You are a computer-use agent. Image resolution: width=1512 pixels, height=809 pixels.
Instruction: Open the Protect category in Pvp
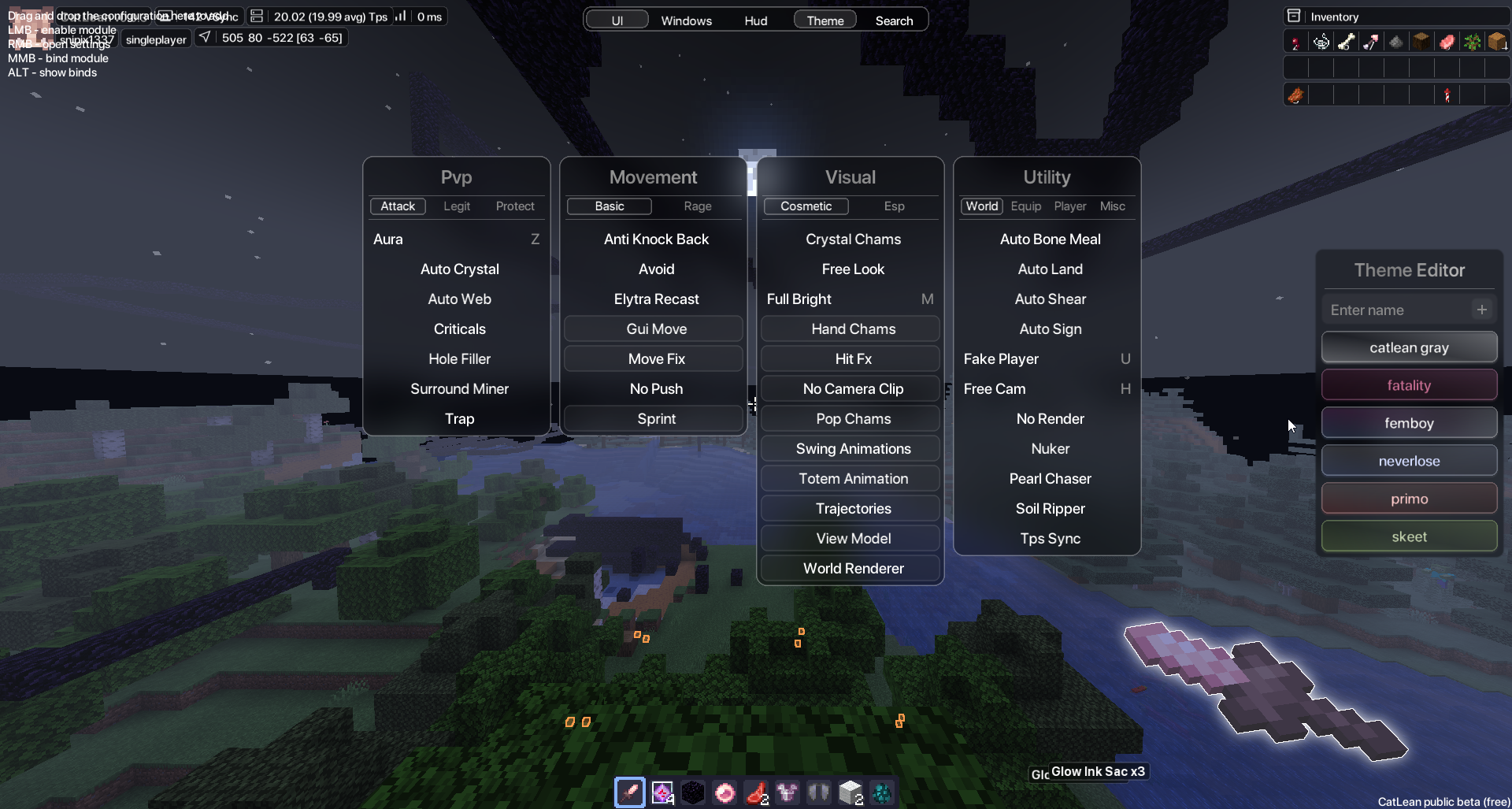coord(515,206)
